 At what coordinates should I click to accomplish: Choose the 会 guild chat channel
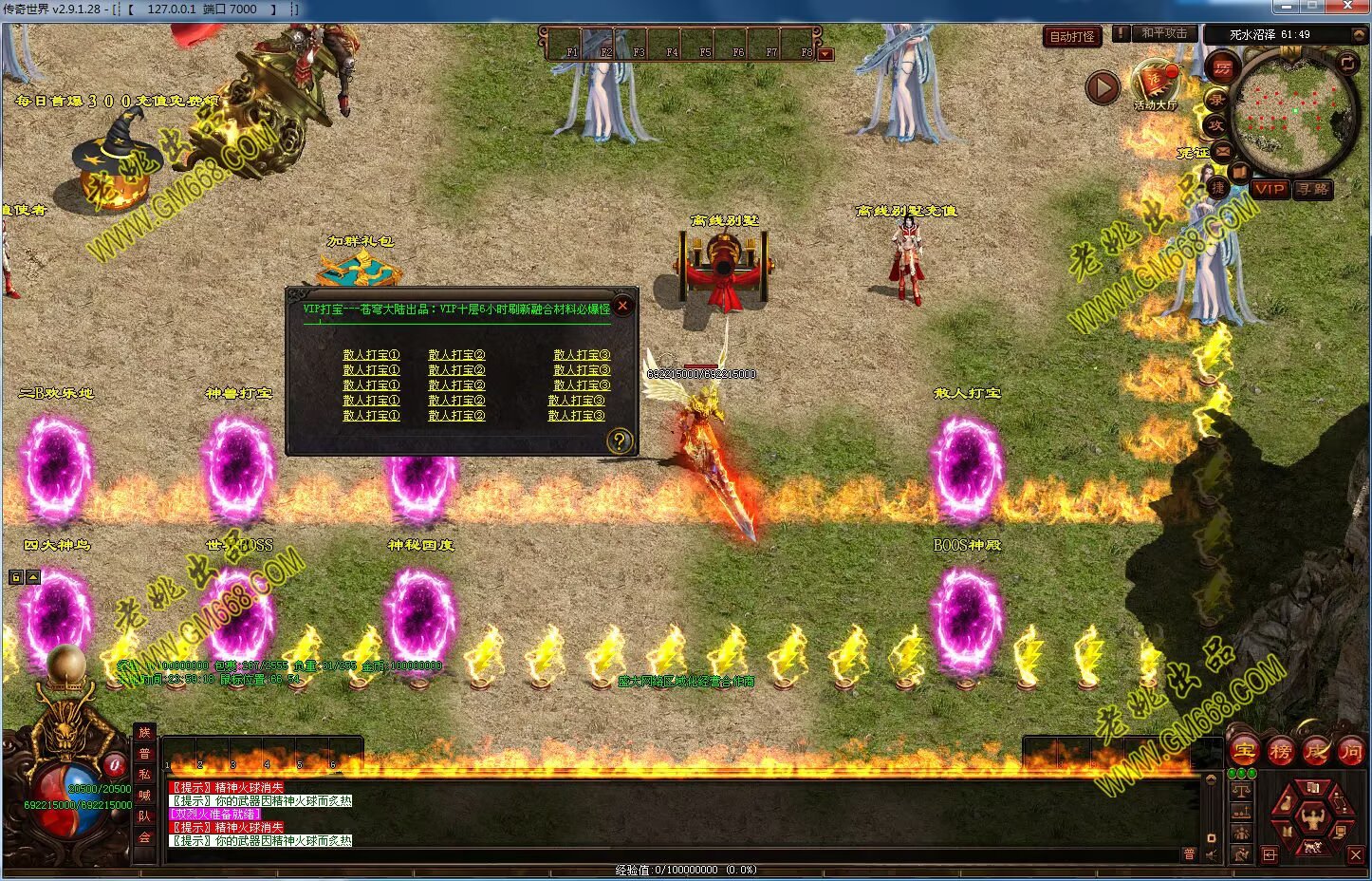pyautogui.click(x=144, y=836)
